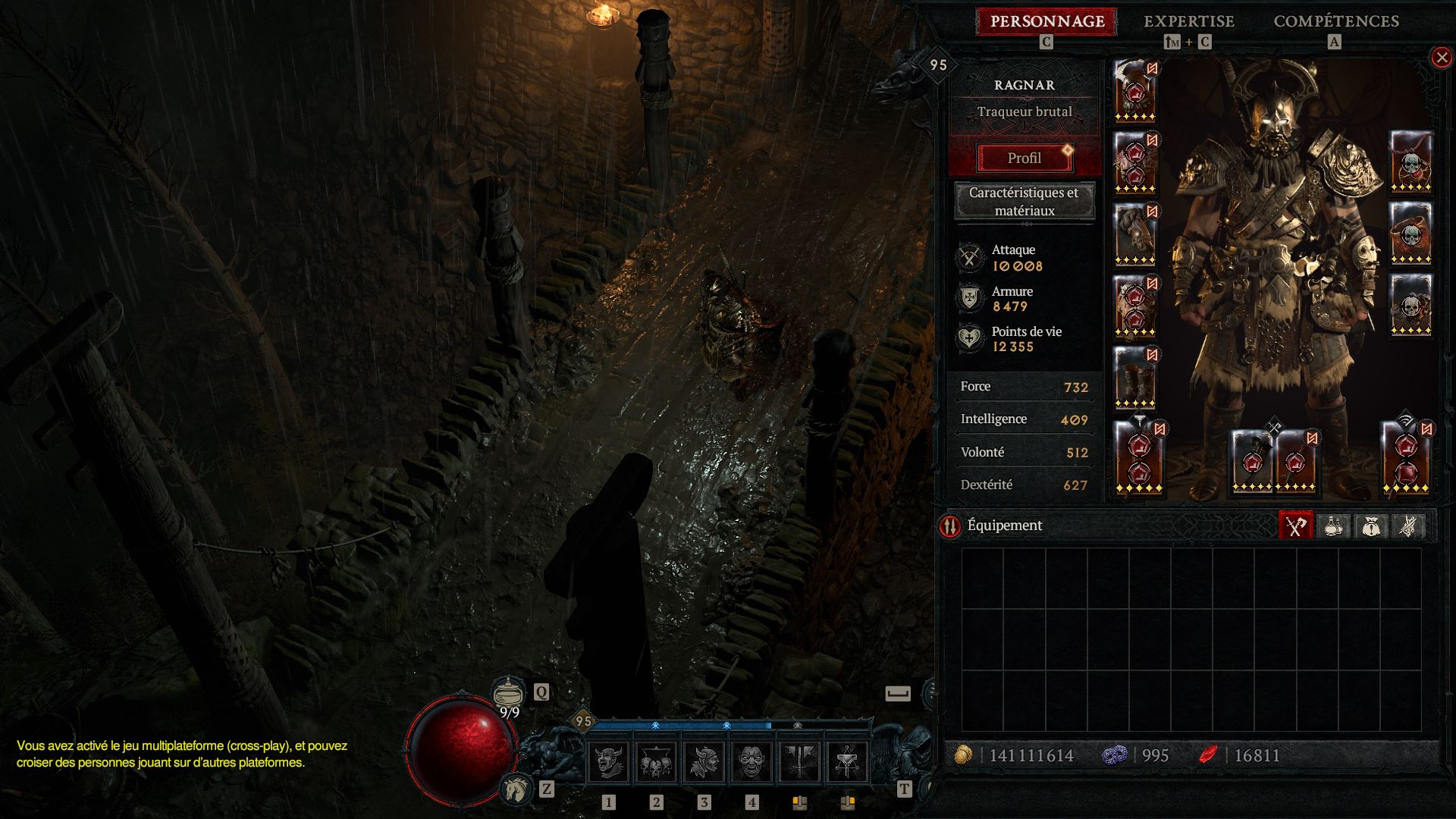The image size is (1456, 819).
Task: Use the three skulls skill
Action: [x=656, y=762]
